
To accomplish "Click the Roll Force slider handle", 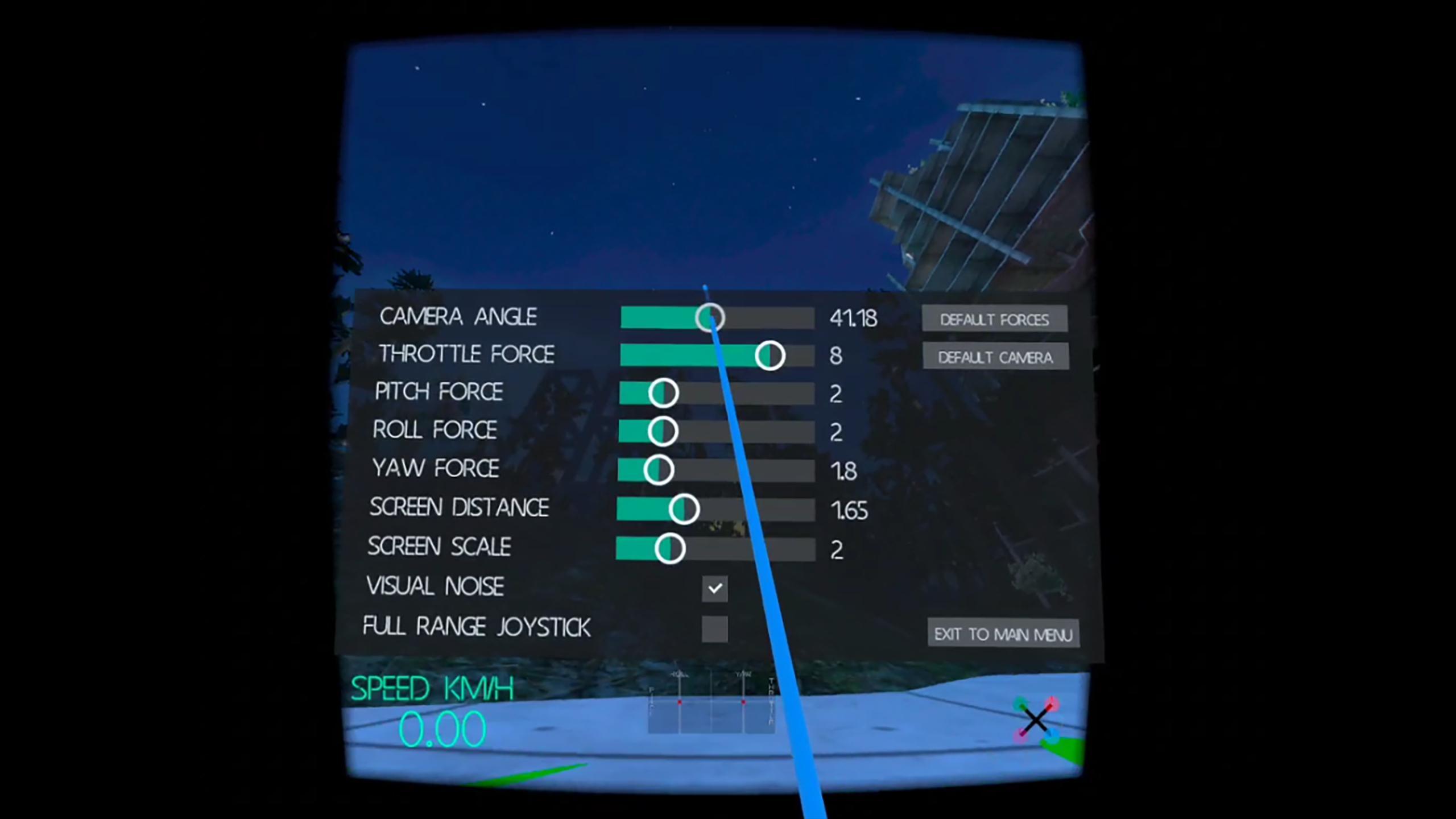I will pos(664,431).
